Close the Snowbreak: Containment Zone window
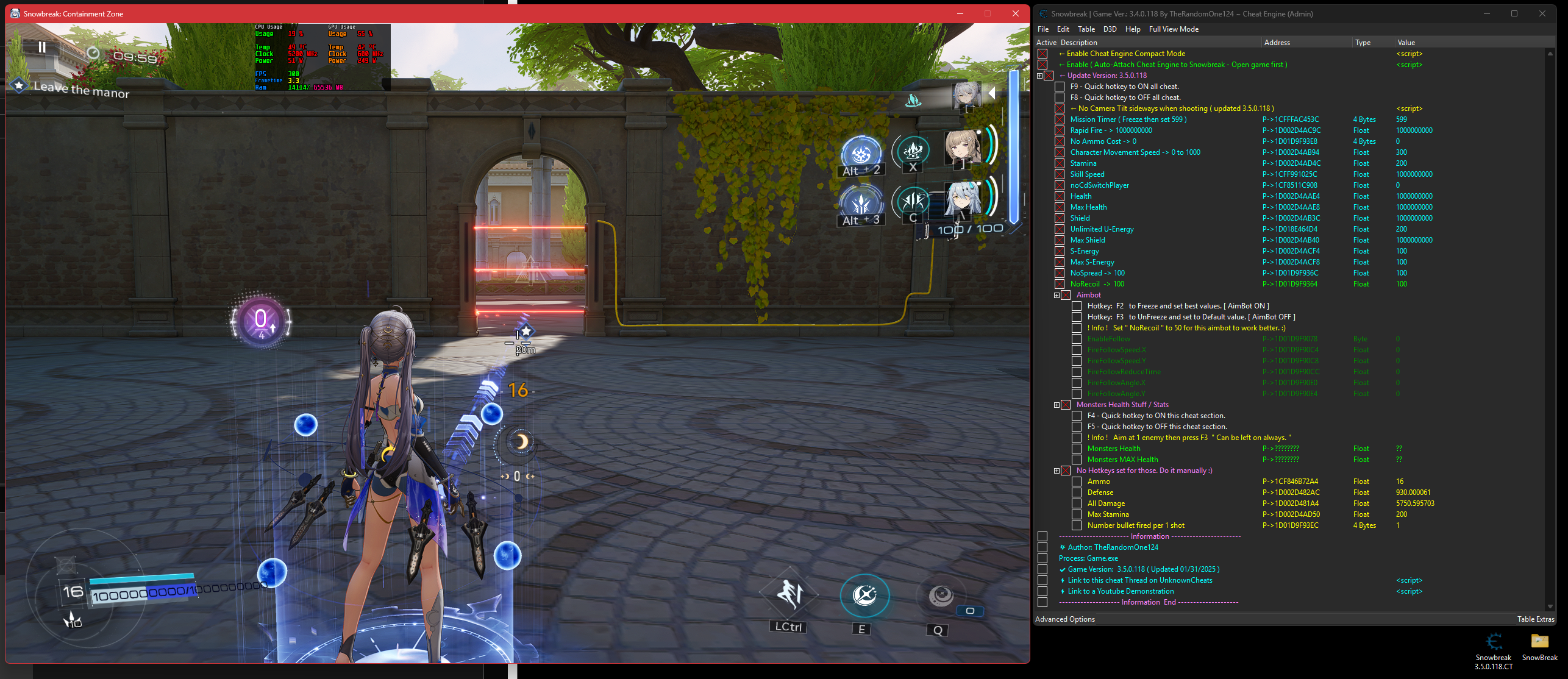The image size is (1568, 679). pos(1016,13)
